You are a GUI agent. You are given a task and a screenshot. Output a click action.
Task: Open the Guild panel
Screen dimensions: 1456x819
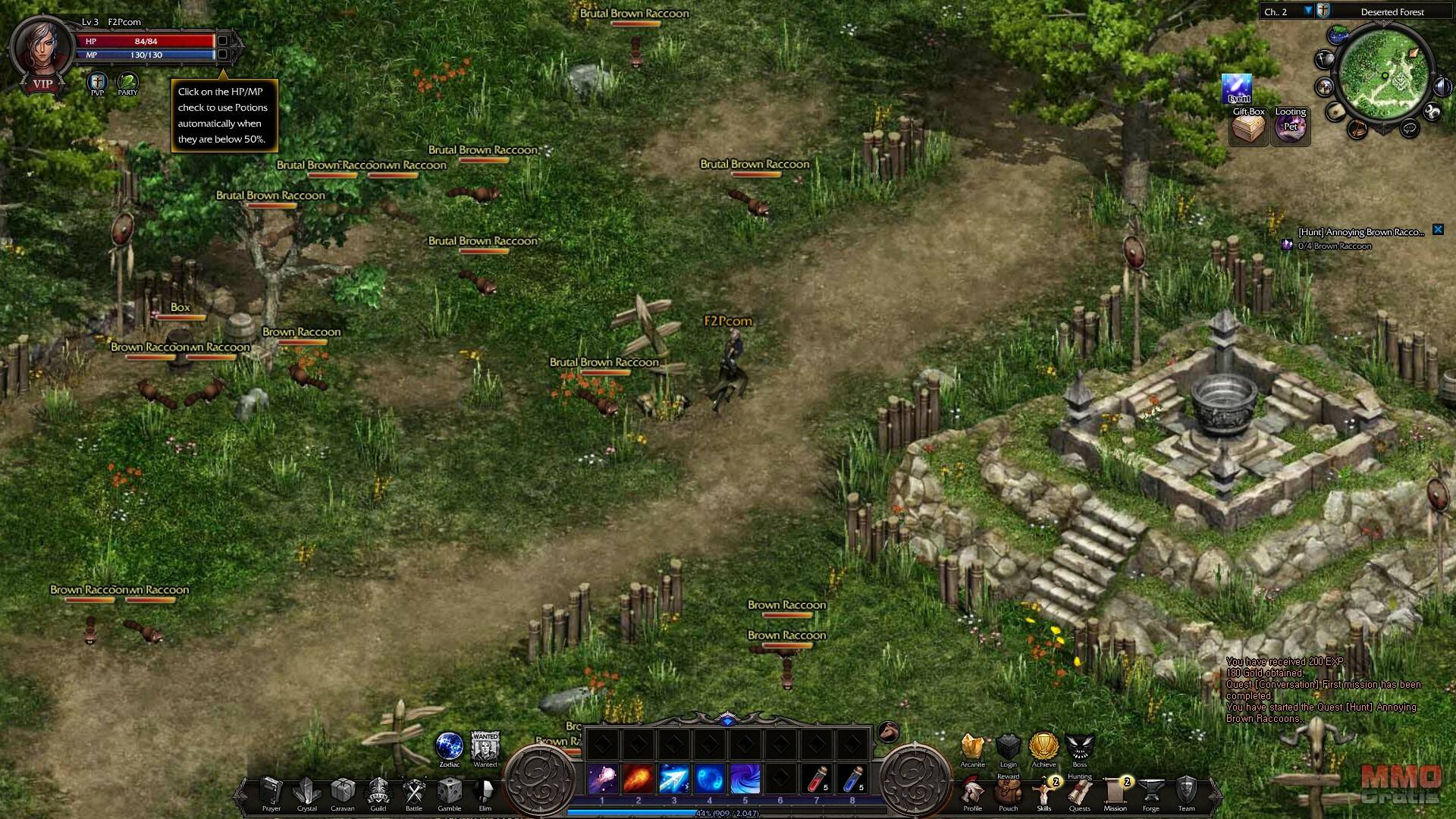click(378, 791)
